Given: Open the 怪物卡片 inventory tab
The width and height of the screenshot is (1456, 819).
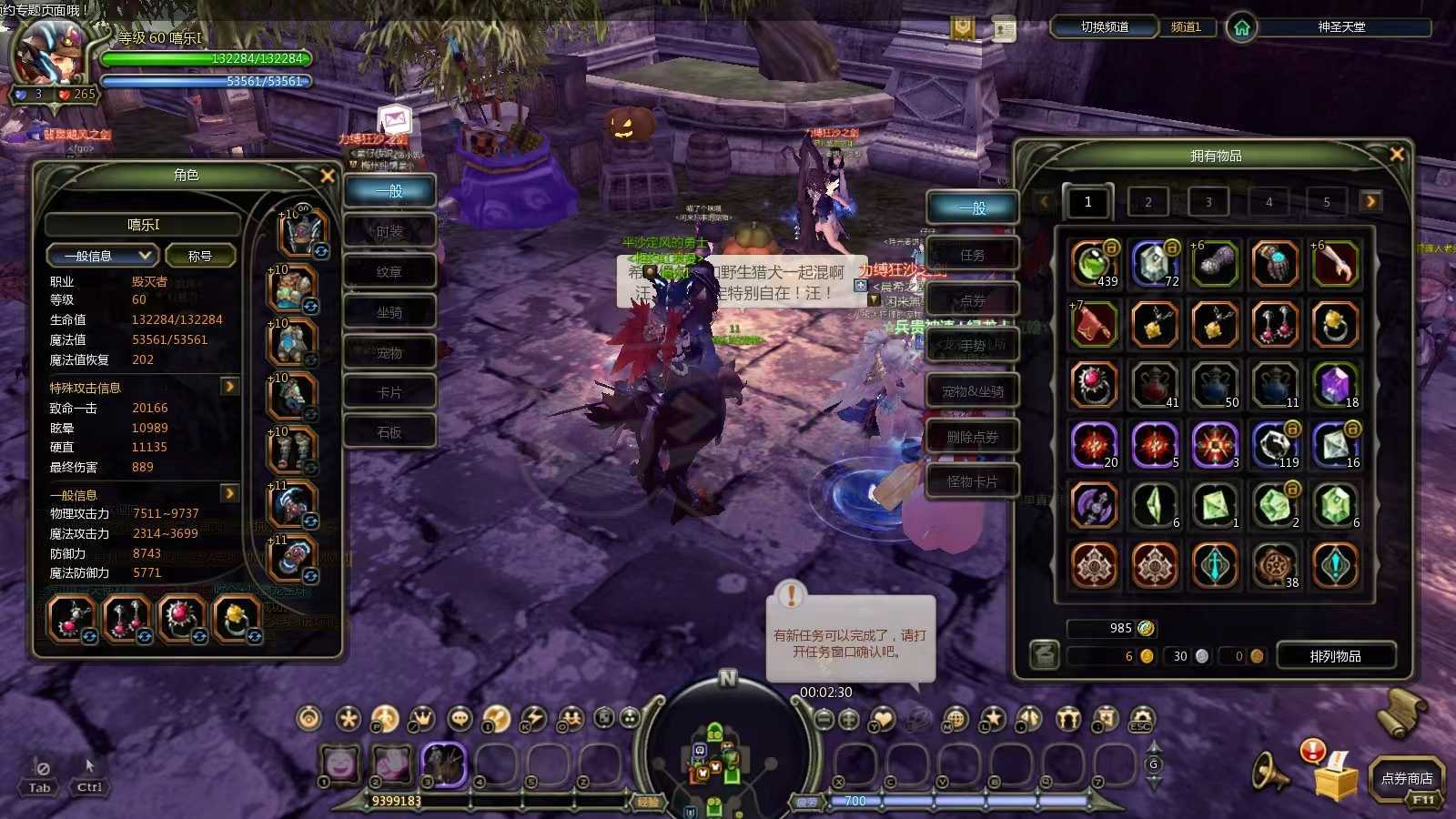Looking at the screenshot, I should pyautogui.click(x=972, y=481).
